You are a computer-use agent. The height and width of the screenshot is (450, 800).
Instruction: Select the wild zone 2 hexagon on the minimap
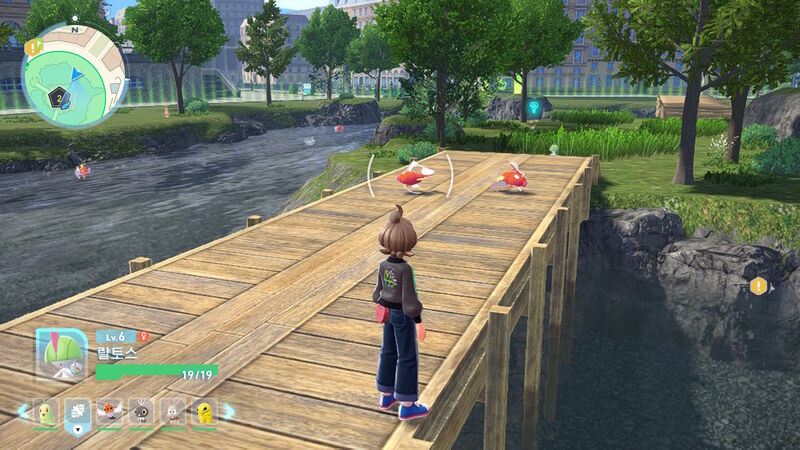pos(60,97)
